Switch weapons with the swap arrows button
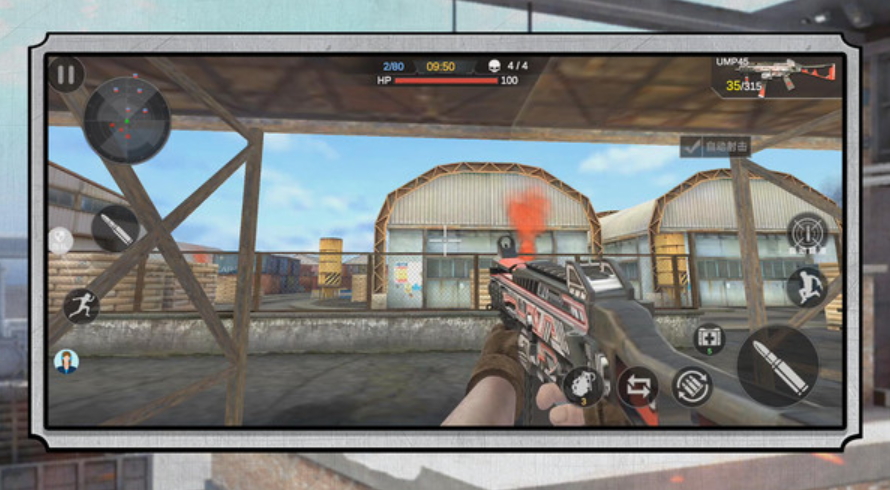This screenshot has width=890, height=490. pos(637,387)
